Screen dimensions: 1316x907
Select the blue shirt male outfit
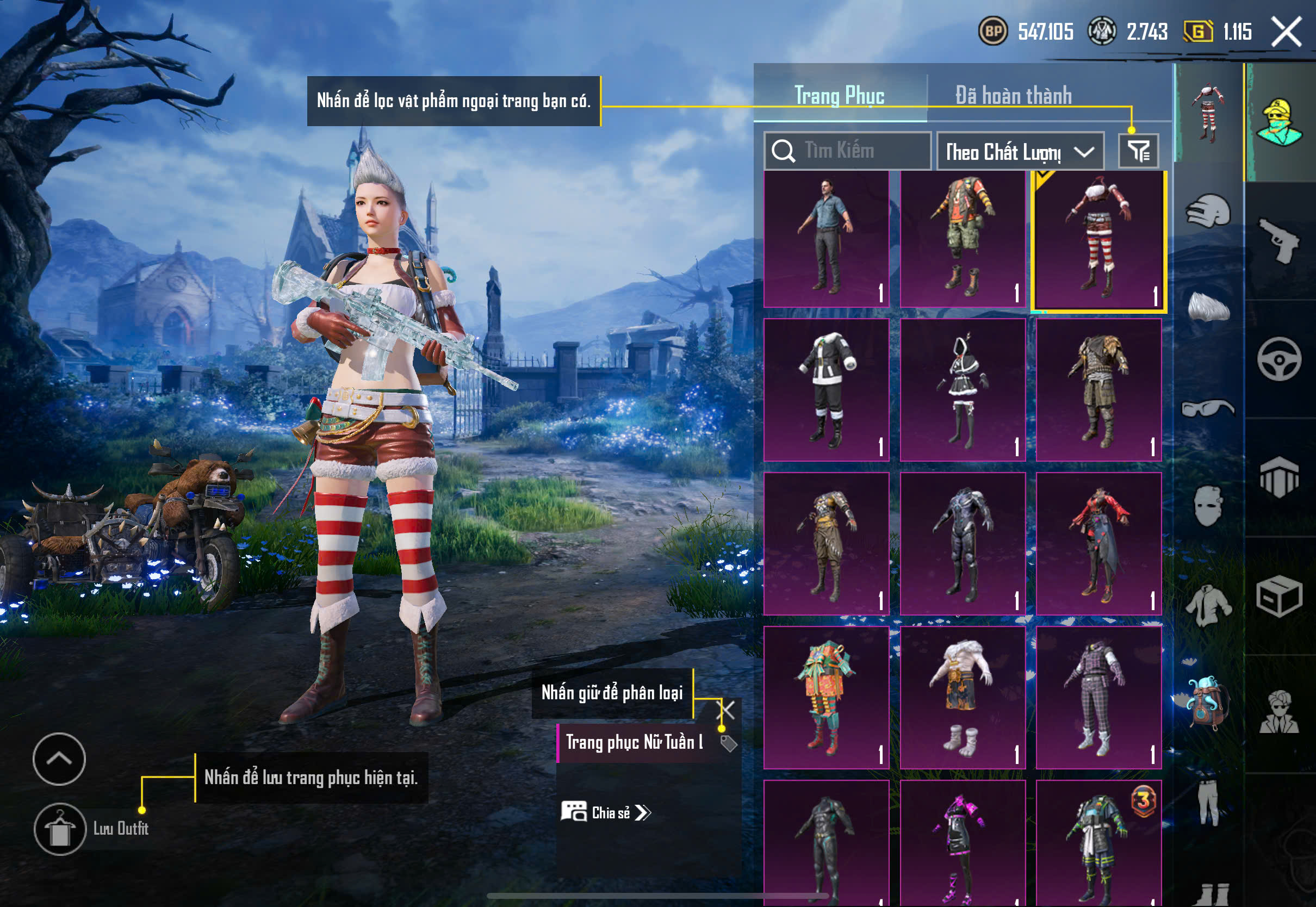tap(826, 239)
